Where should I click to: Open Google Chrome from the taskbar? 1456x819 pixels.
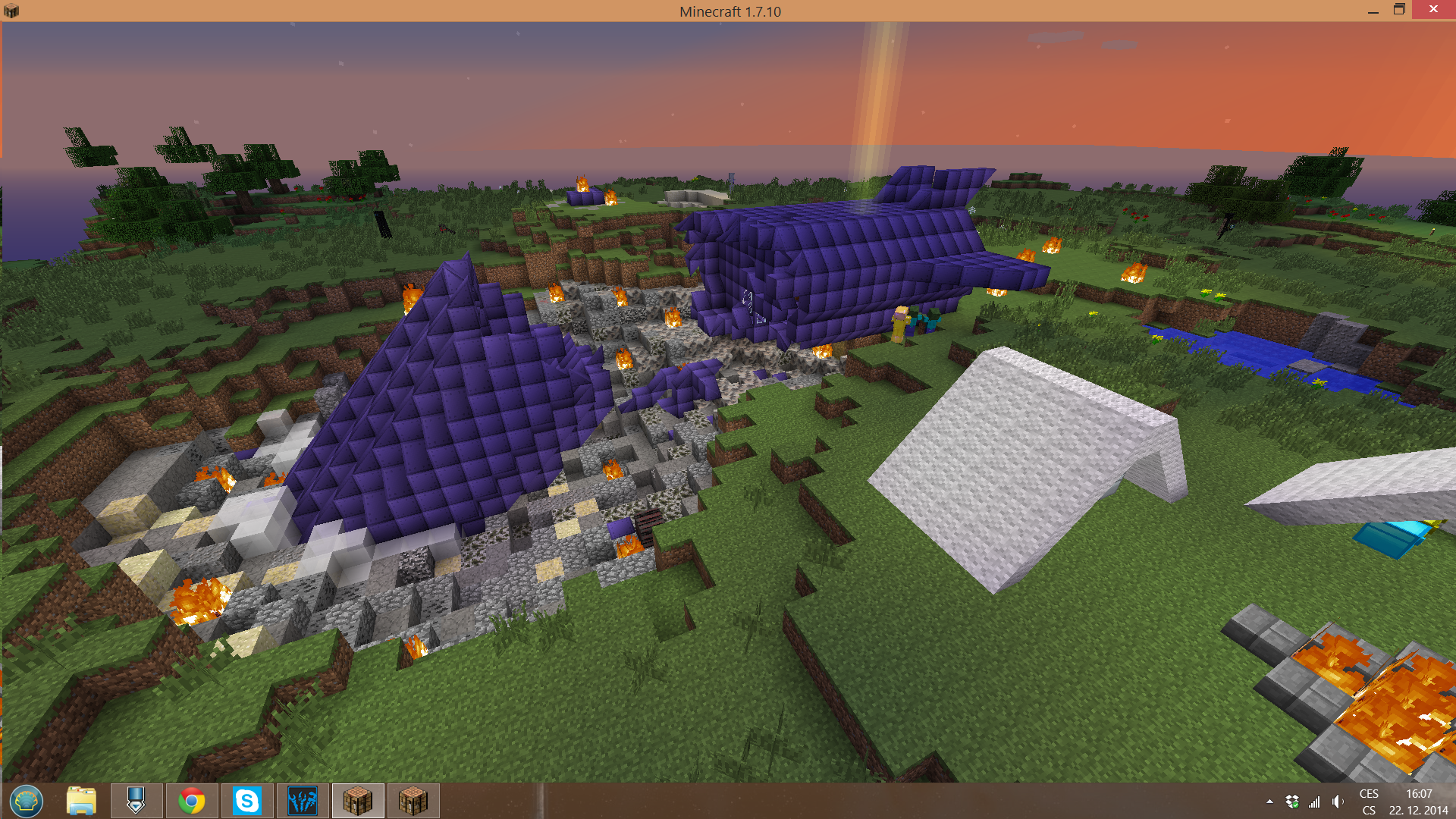pyautogui.click(x=192, y=800)
